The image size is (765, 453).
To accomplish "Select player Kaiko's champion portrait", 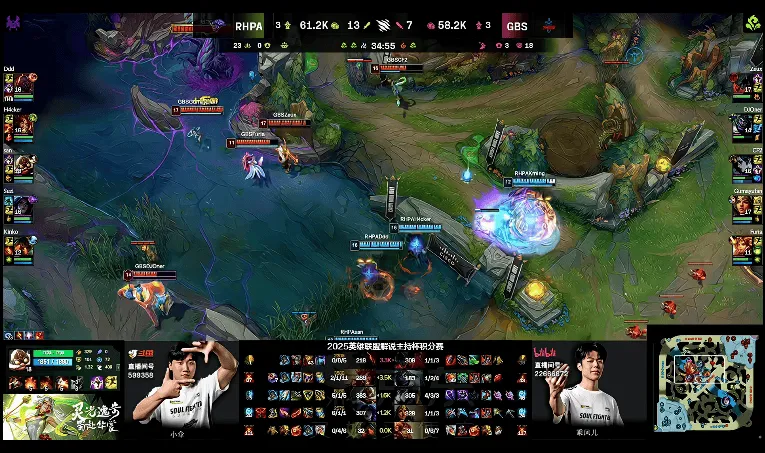I will [20, 244].
